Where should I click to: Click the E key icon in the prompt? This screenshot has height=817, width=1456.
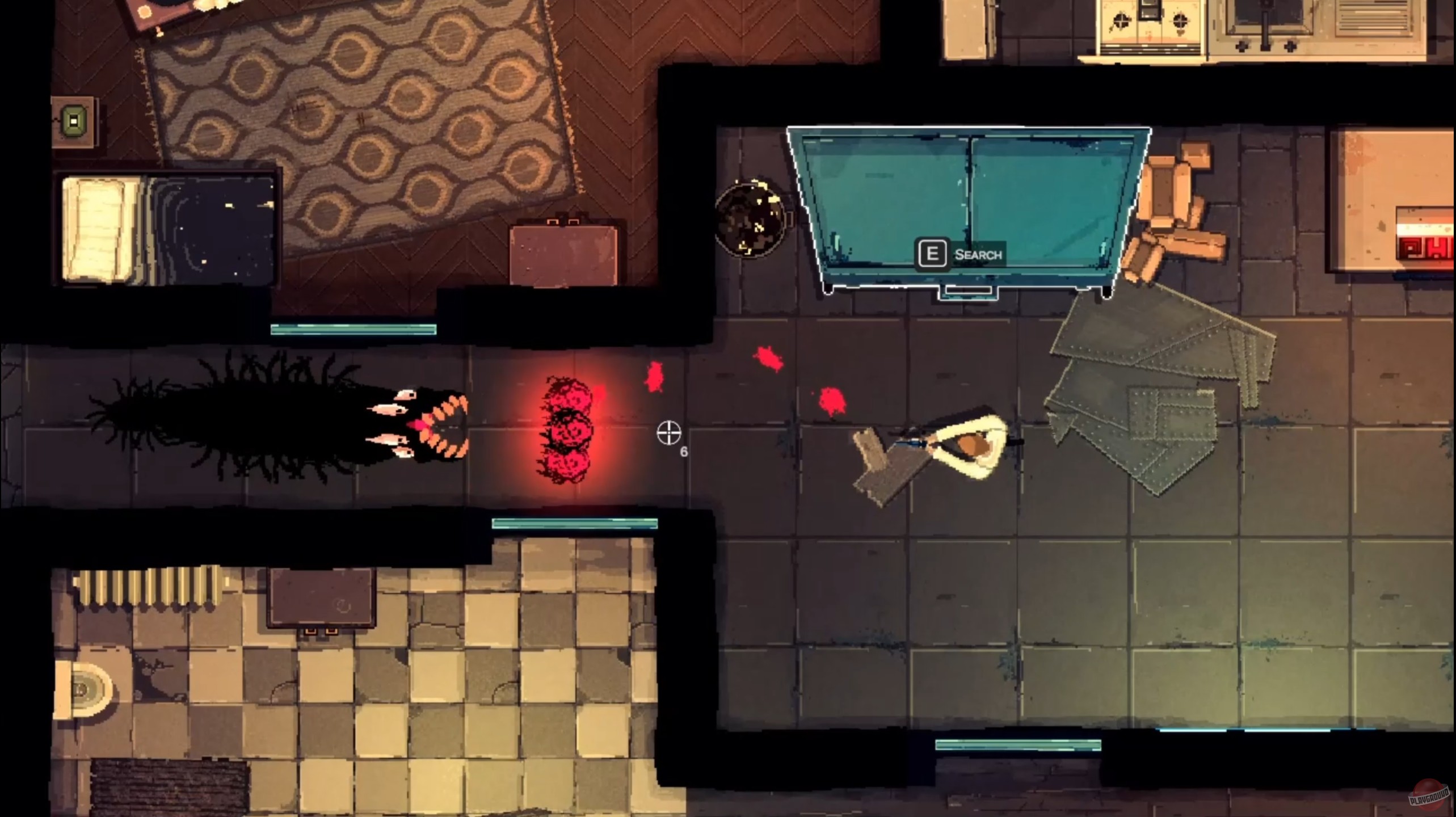click(934, 254)
